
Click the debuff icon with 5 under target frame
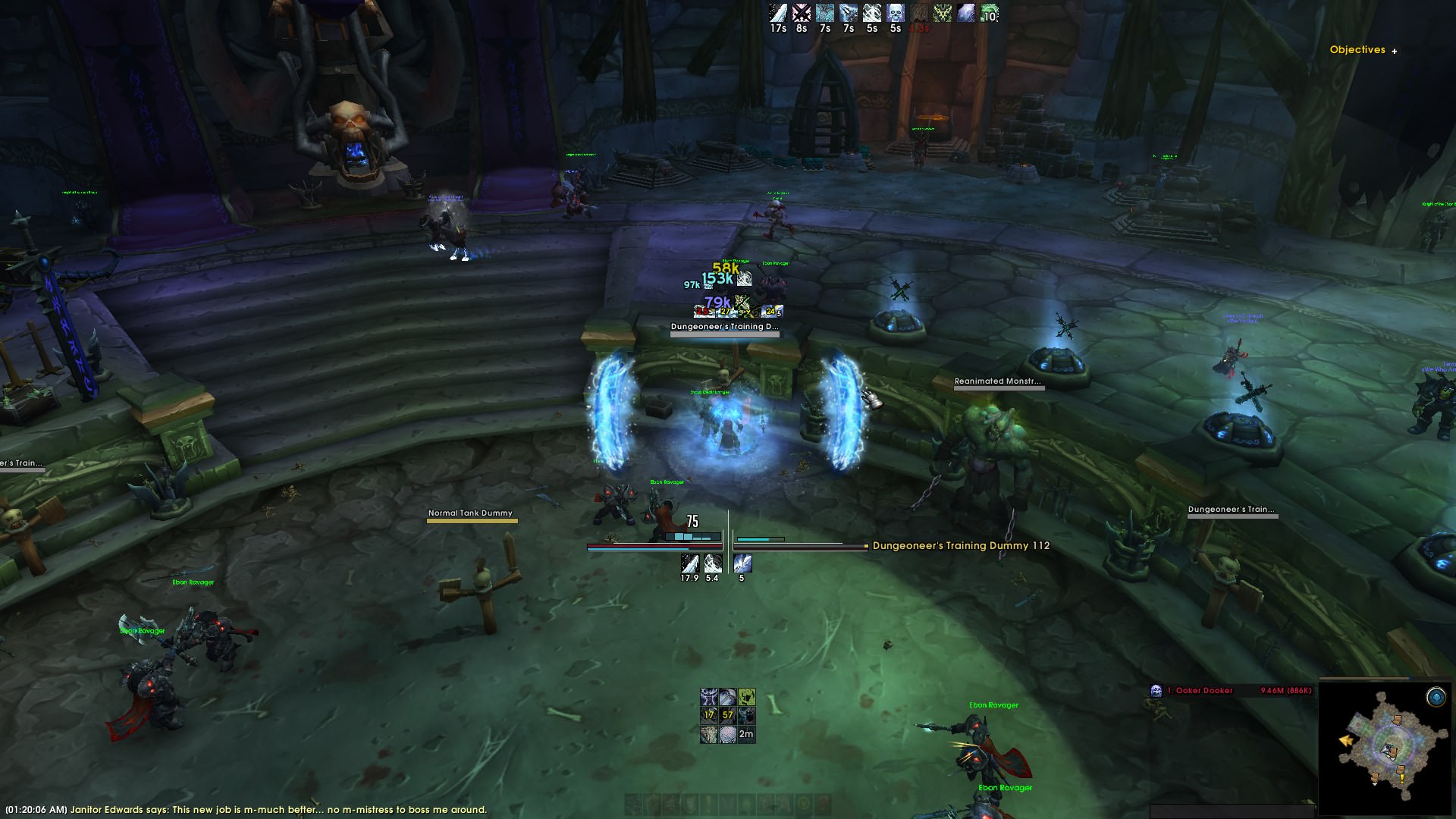[x=742, y=563]
